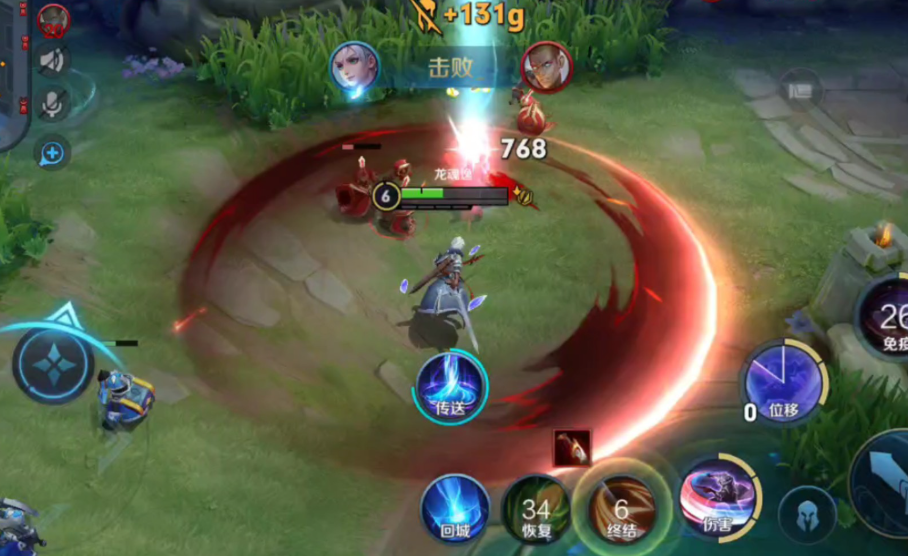This screenshot has width=908, height=556.
Task: Select the red item icon above 终结
Action: (x=572, y=448)
